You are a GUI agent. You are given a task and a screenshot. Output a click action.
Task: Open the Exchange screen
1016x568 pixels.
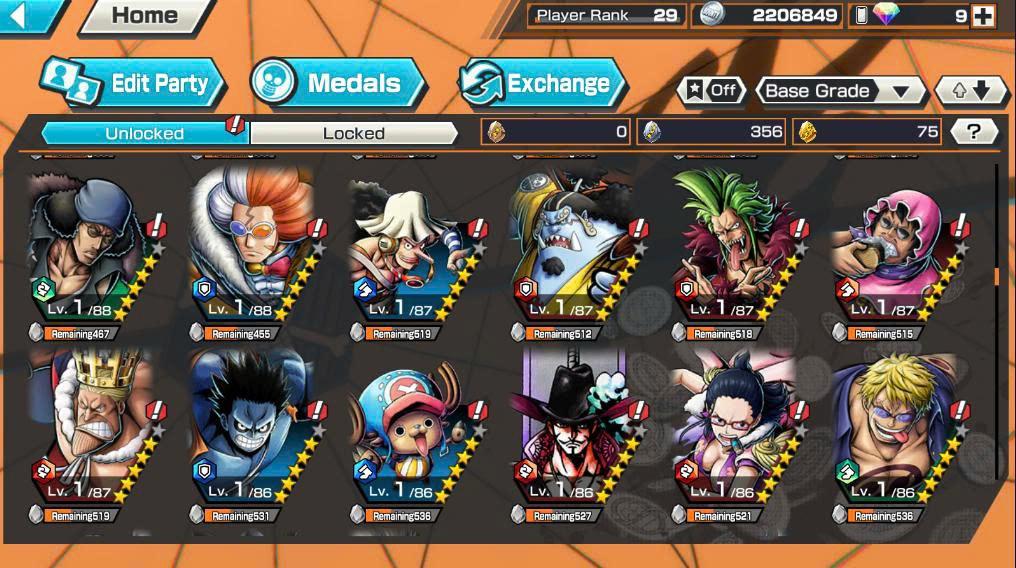[x=542, y=83]
